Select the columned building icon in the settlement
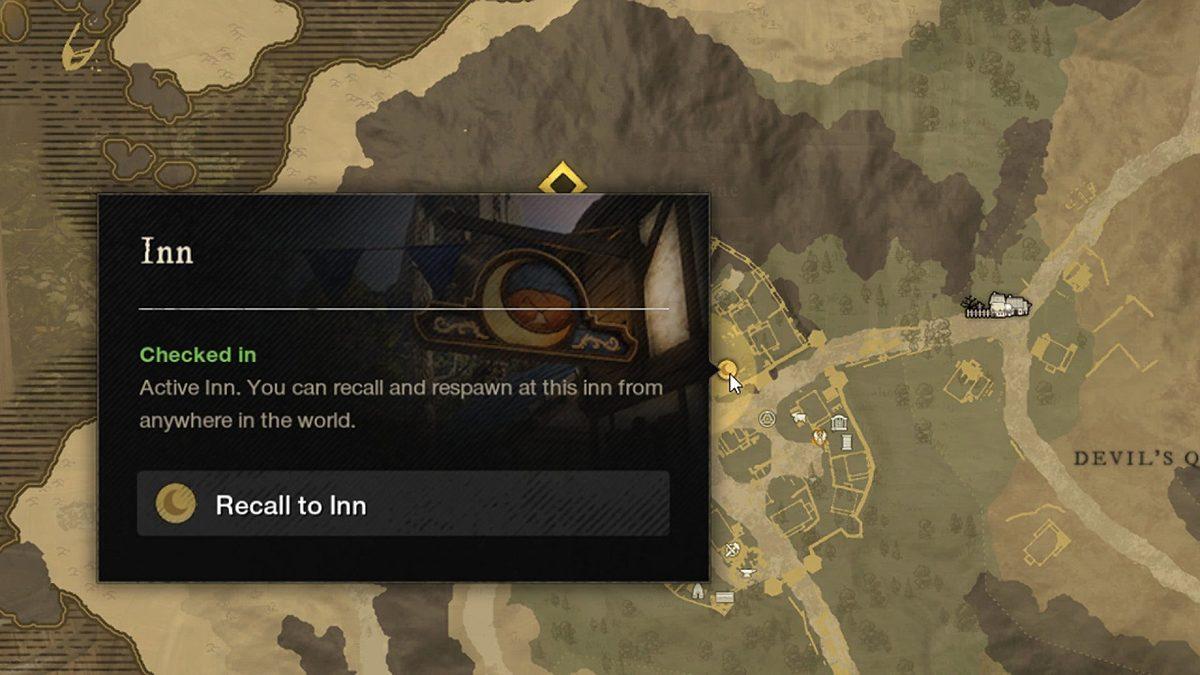Screen dimensions: 1200x675 click(838, 422)
